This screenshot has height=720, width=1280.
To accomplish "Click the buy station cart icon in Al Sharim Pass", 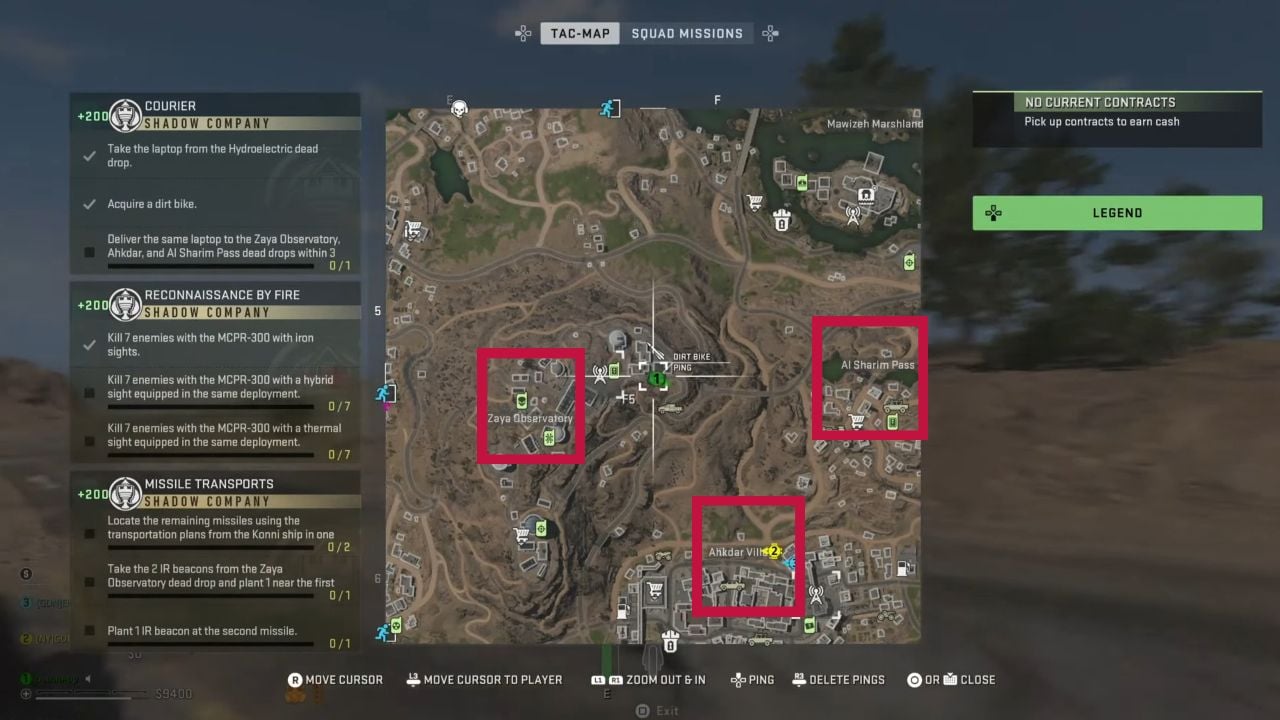I will click(855, 421).
